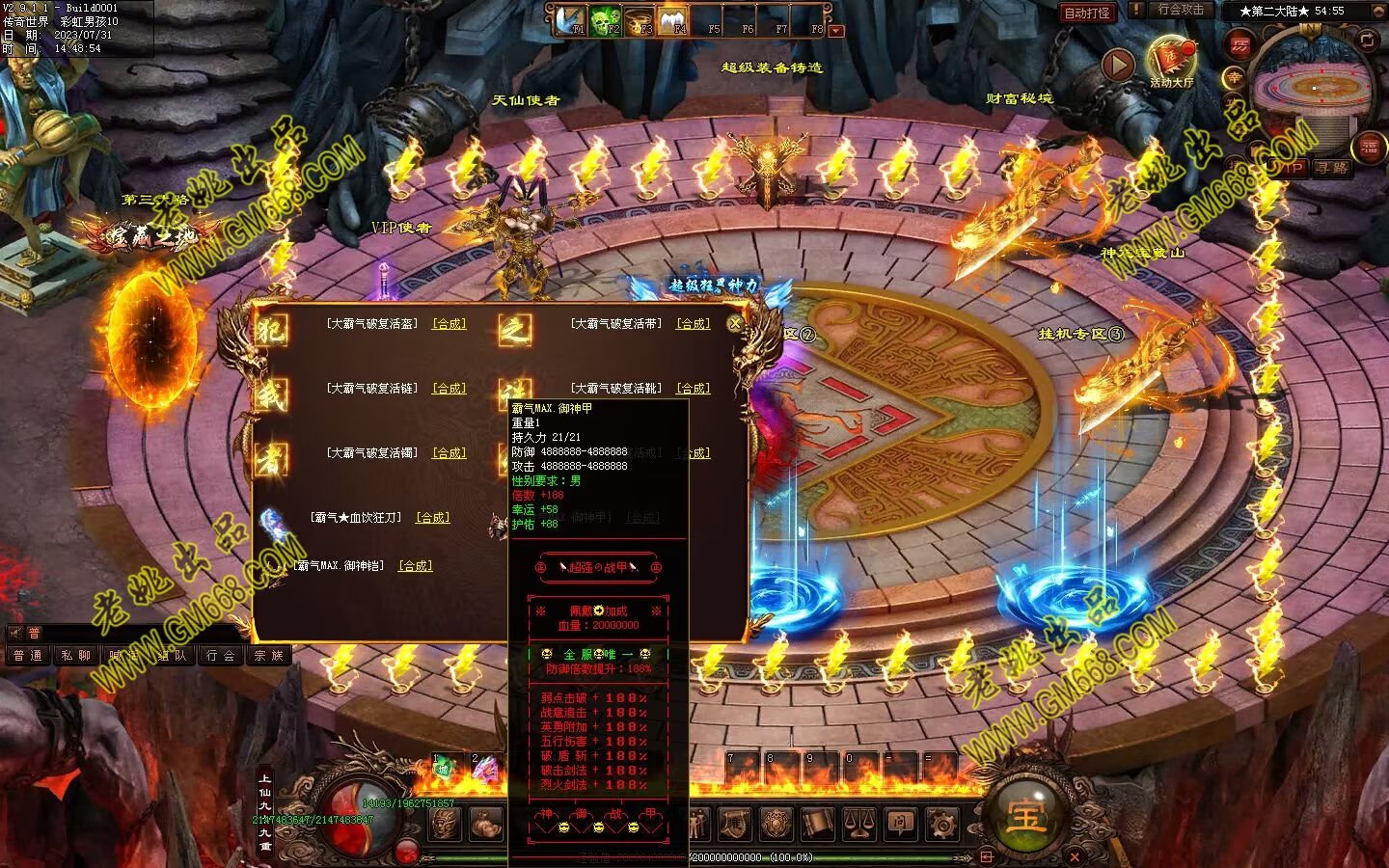1389x868 pixels.
Task: Switch to the 私聊 private chat tab
Action: click(75, 656)
